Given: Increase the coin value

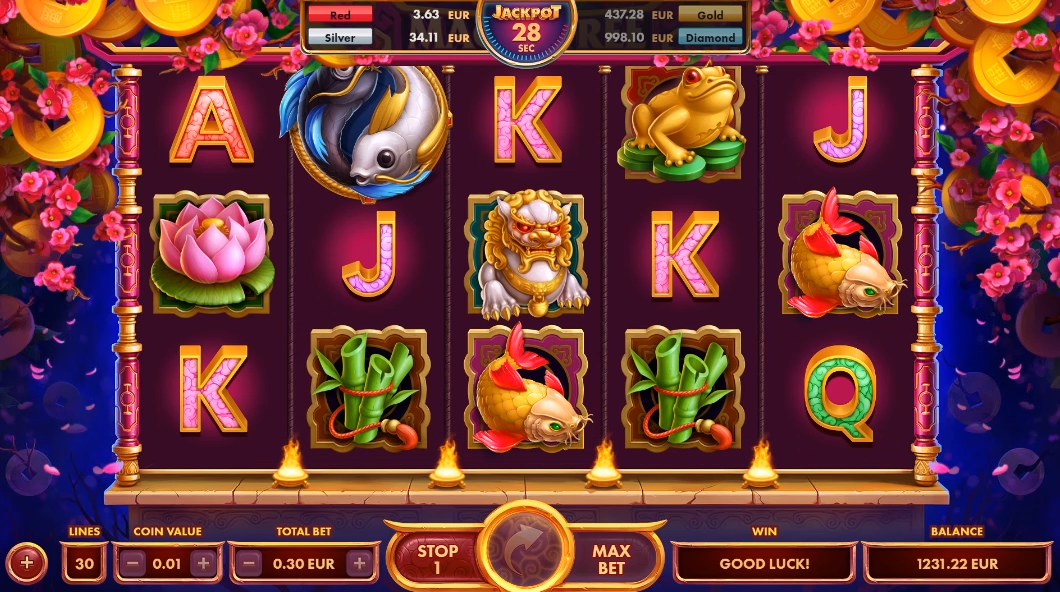Looking at the screenshot, I should coord(203,563).
